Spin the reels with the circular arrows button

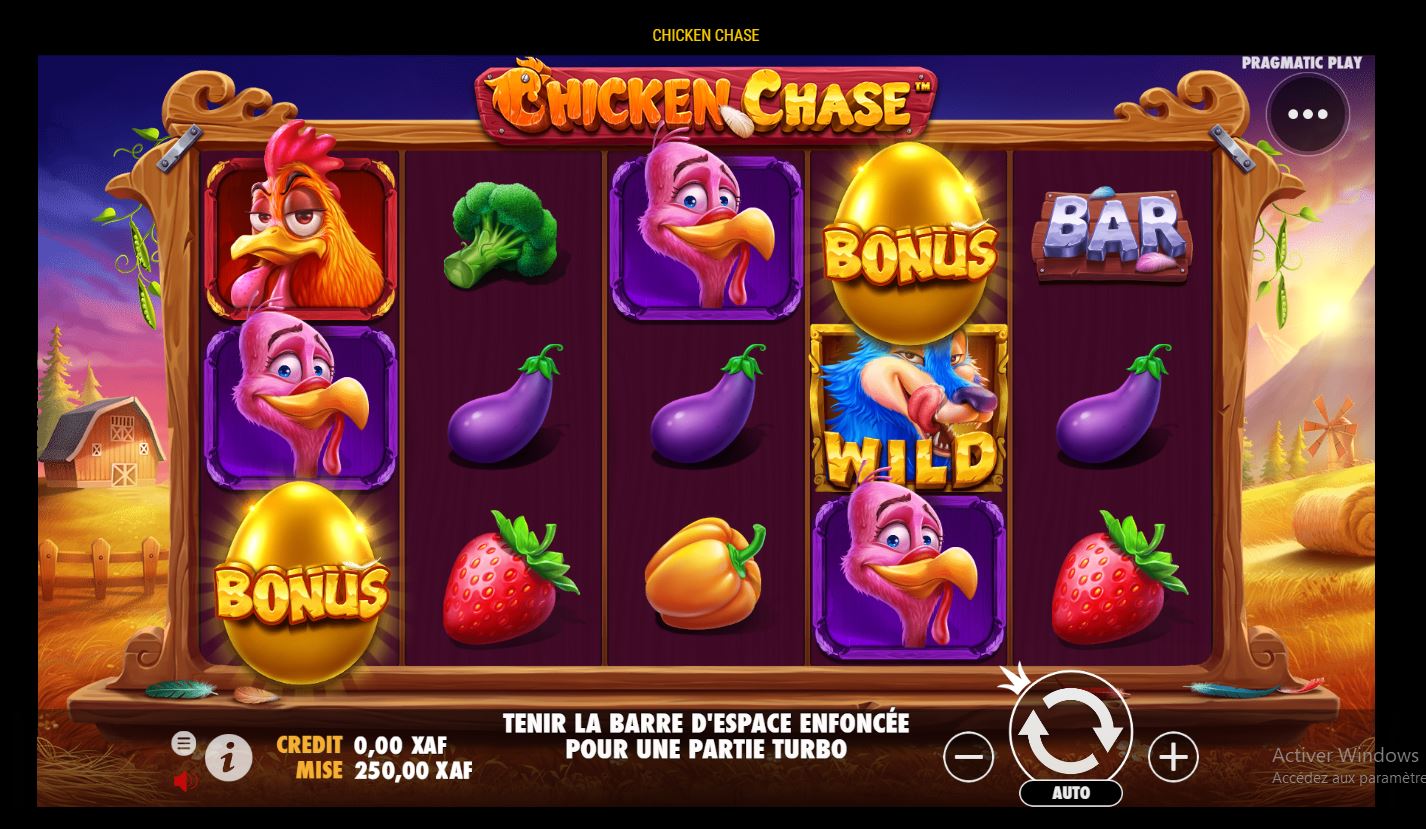[x=1070, y=733]
